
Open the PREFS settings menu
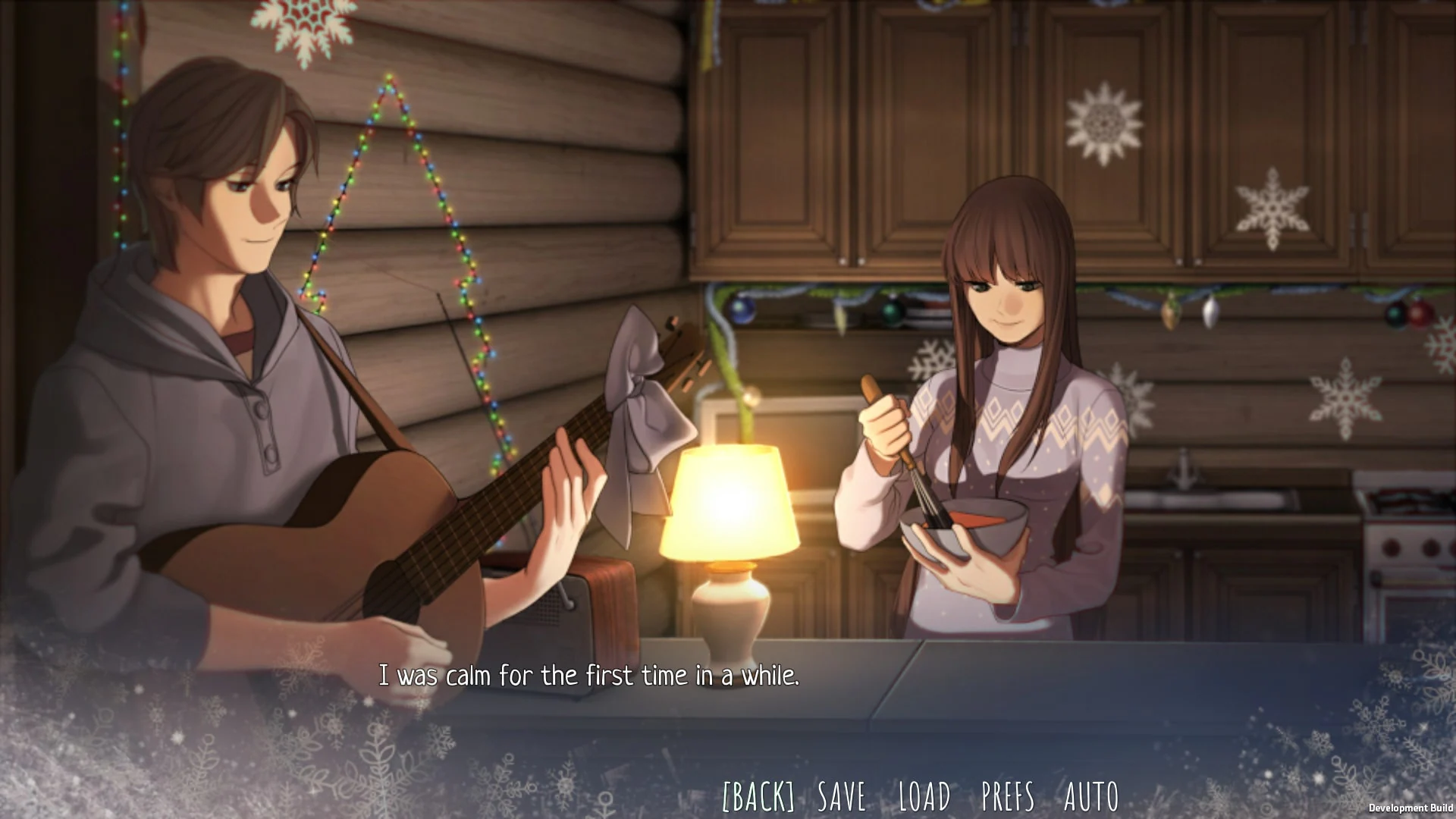tap(1006, 796)
